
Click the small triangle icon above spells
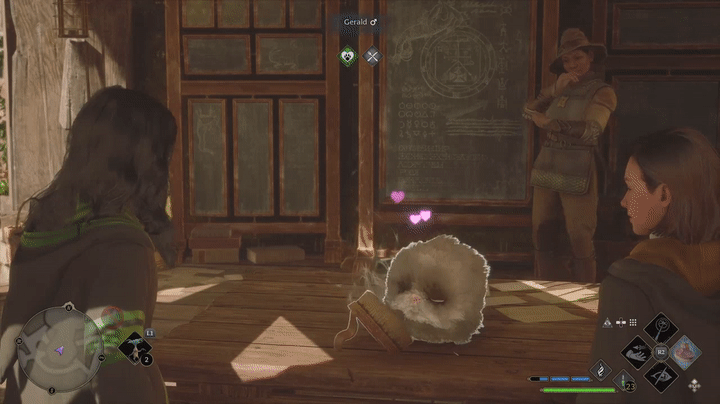pyautogui.click(x=607, y=322)
